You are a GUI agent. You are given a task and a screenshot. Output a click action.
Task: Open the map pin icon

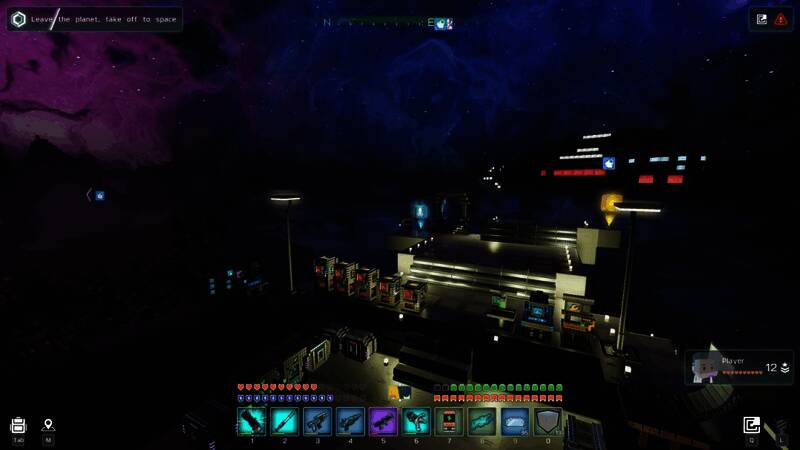(48, 425)
